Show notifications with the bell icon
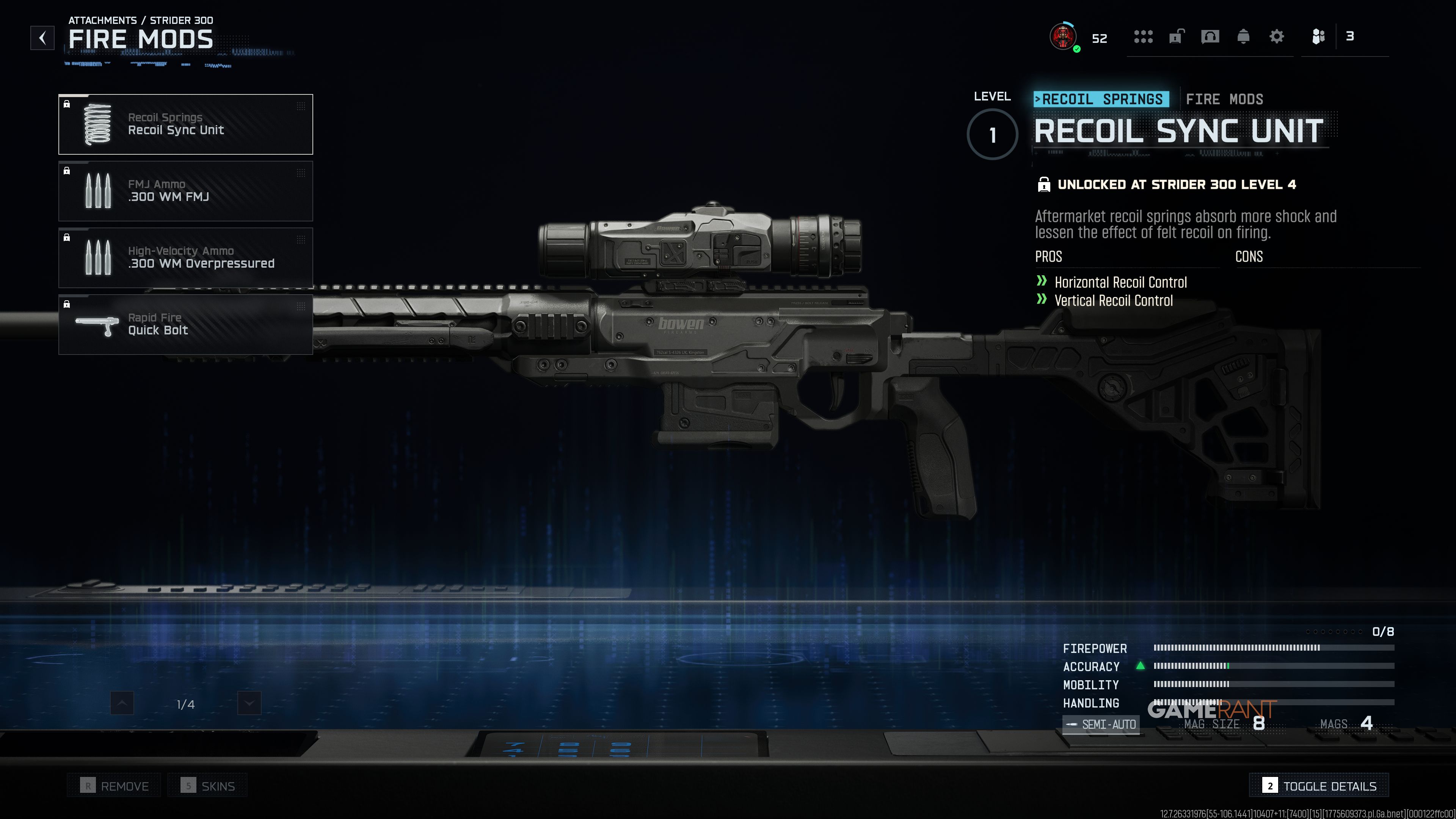 [1243, 37]
